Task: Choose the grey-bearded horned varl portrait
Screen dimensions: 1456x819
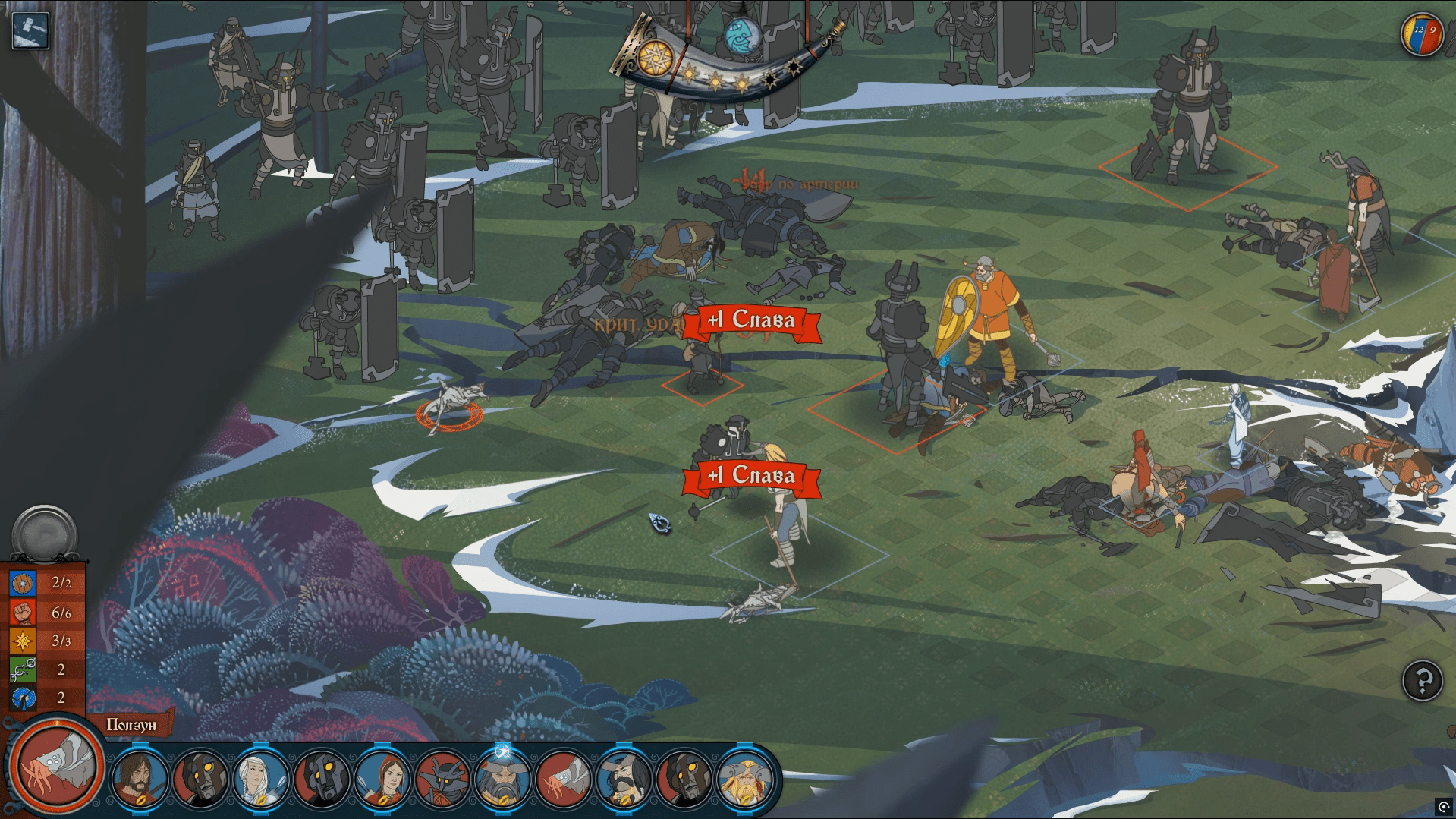Action: tap(502, 778)
